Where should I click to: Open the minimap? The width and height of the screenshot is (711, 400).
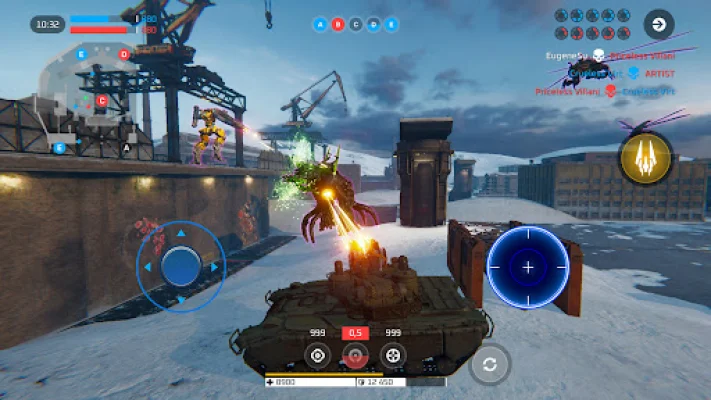pyautogui.click(x=92, y=100)
